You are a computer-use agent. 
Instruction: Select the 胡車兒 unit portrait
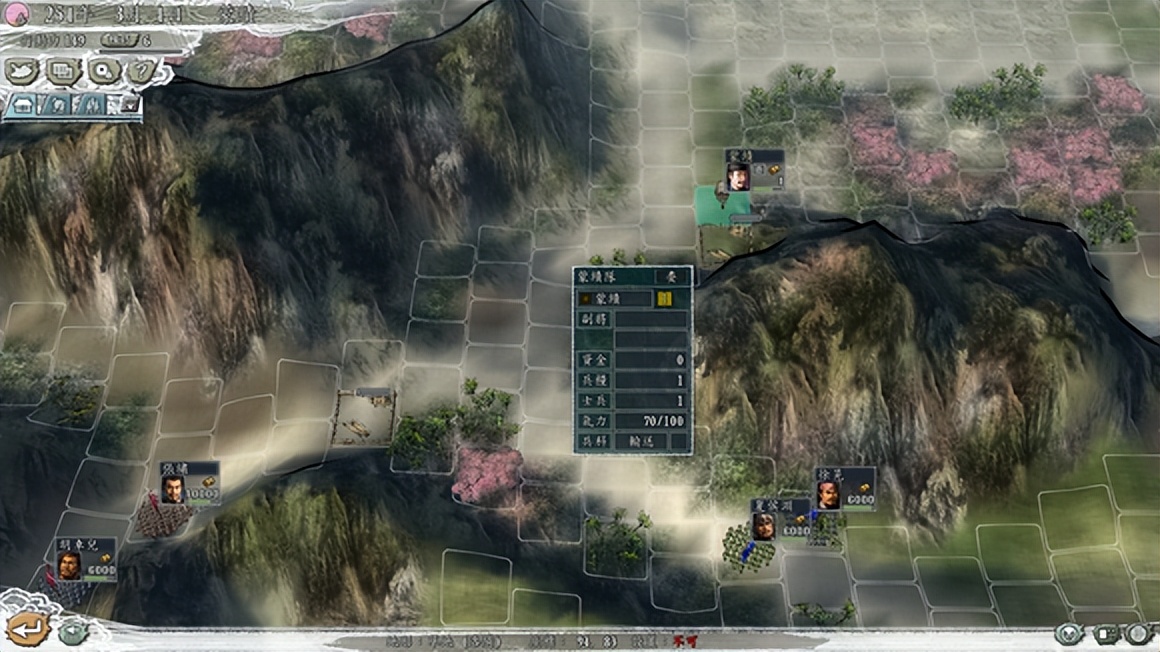(68, 566)
